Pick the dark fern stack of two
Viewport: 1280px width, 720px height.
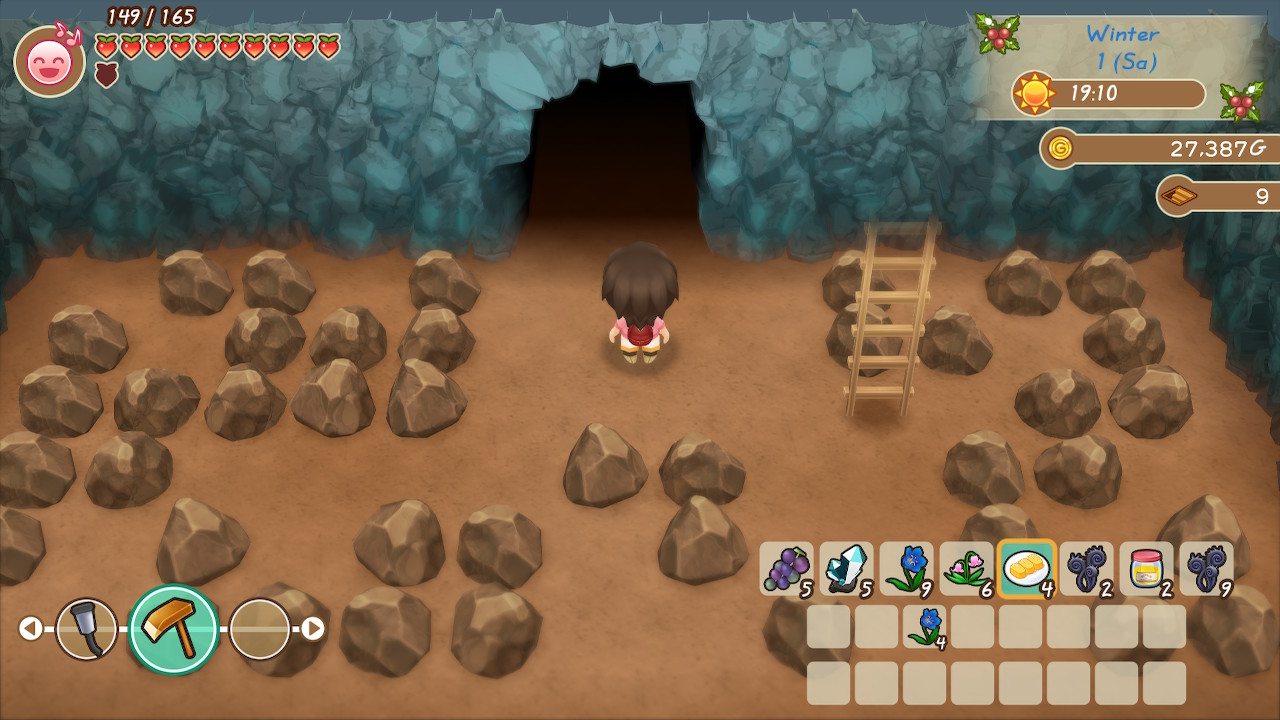click(x=1086, y=569)
